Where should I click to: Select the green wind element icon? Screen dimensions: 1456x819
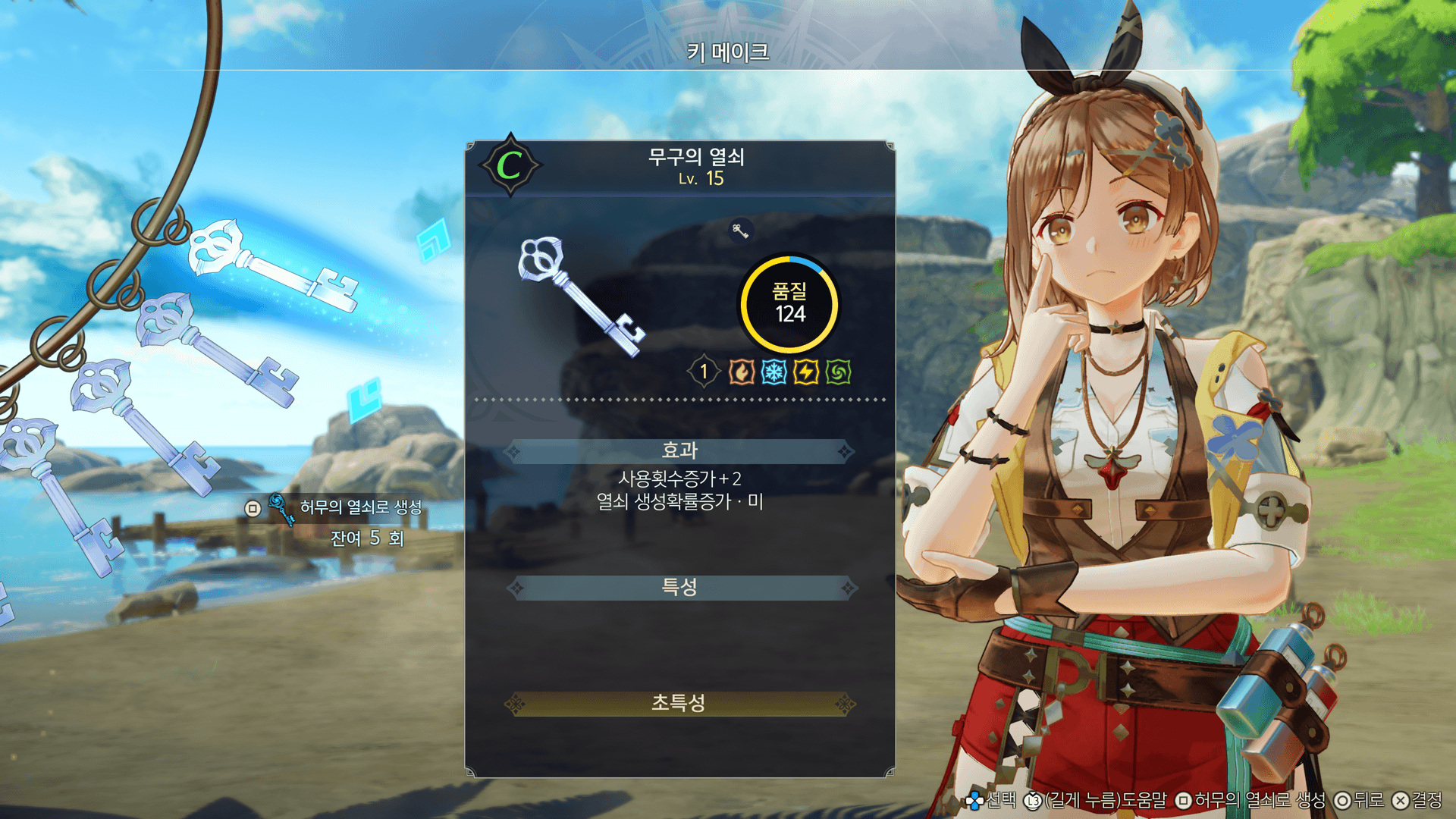tap(839, 372)
